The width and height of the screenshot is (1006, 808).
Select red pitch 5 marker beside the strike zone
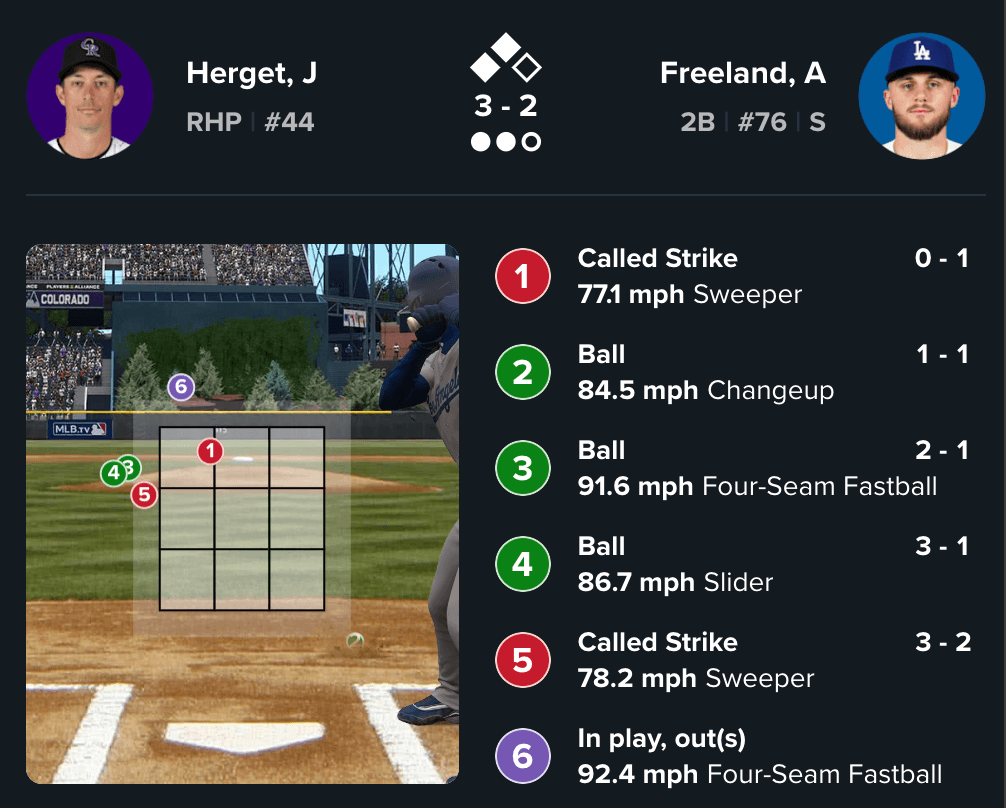(x=144, y=494)
